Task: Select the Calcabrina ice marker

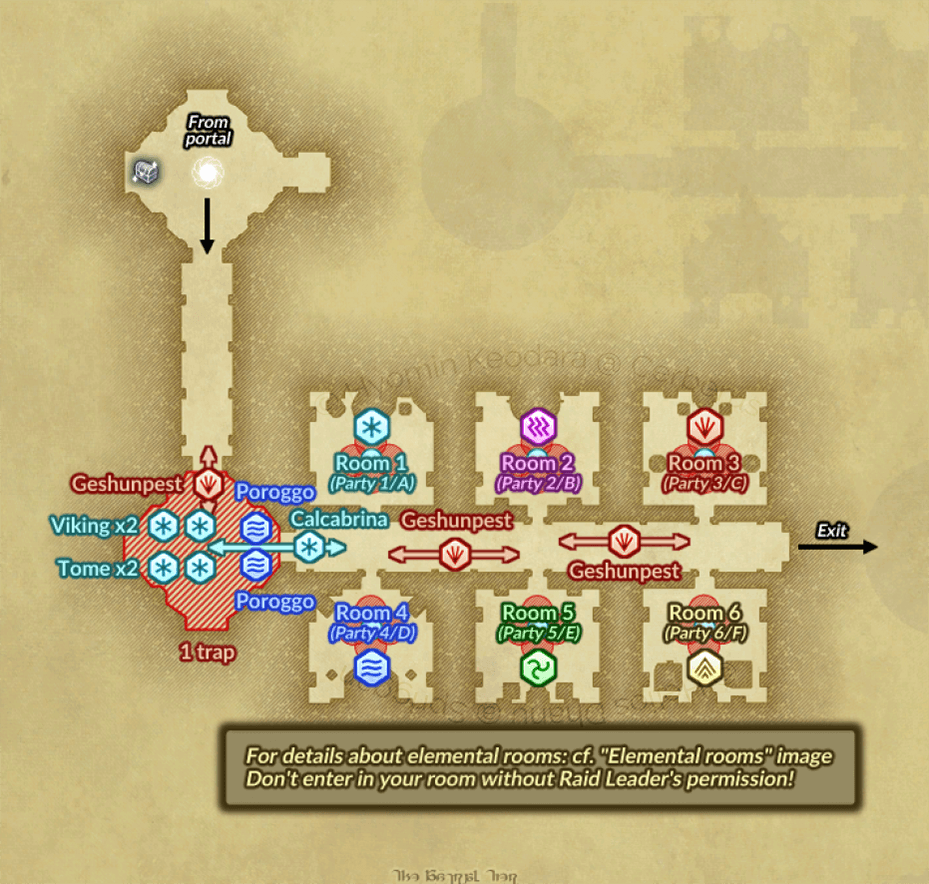Action: pos(310,547)
